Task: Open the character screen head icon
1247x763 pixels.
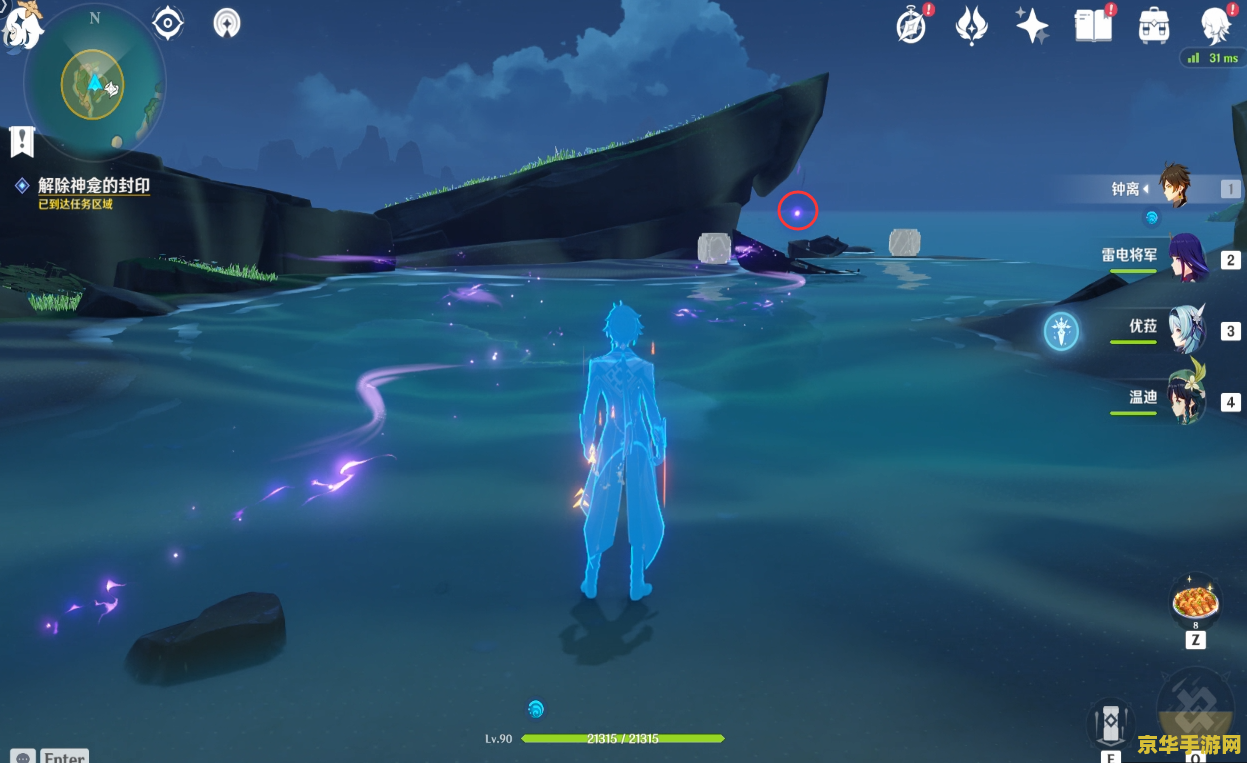Action: click(1216, 25)
